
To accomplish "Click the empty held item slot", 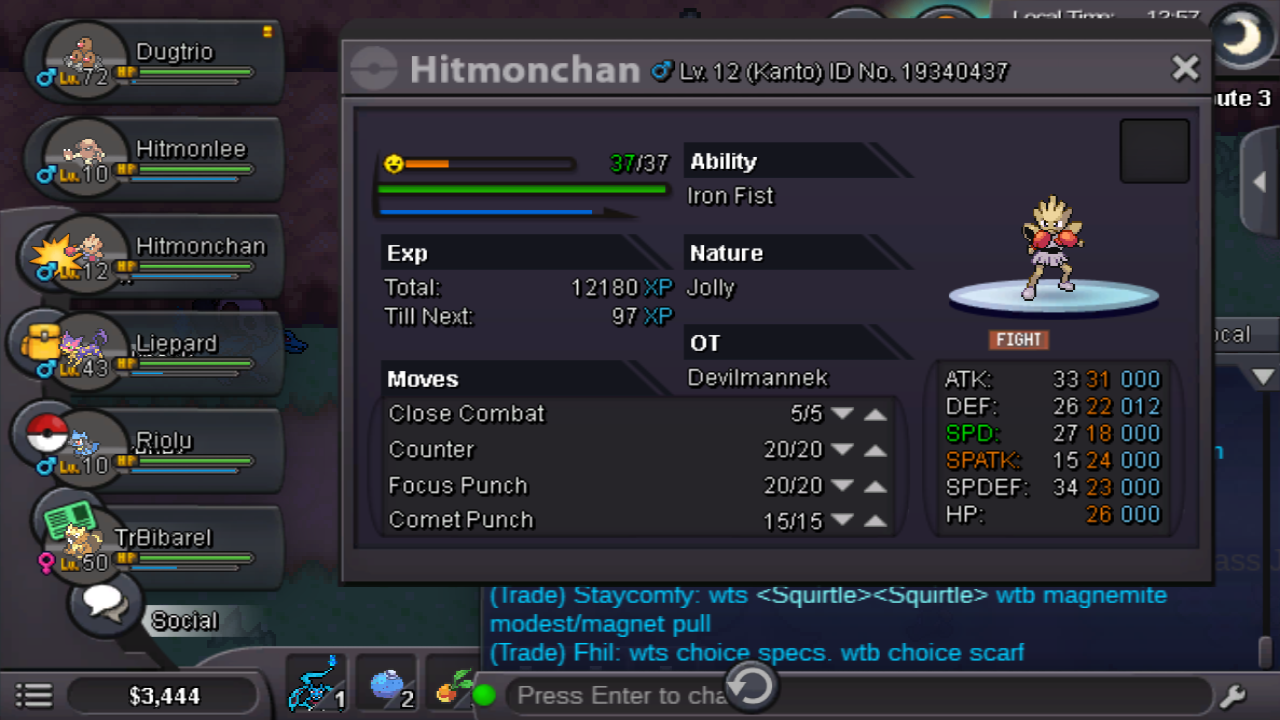I will coord(1154,152).
